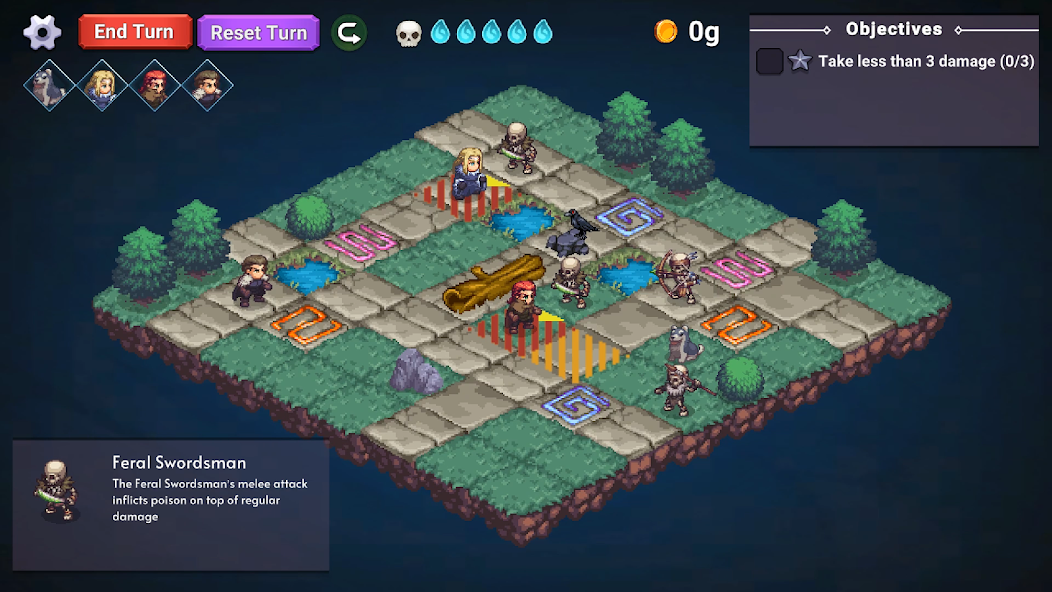Click the skull icon beside the droplets

(409, 33)
